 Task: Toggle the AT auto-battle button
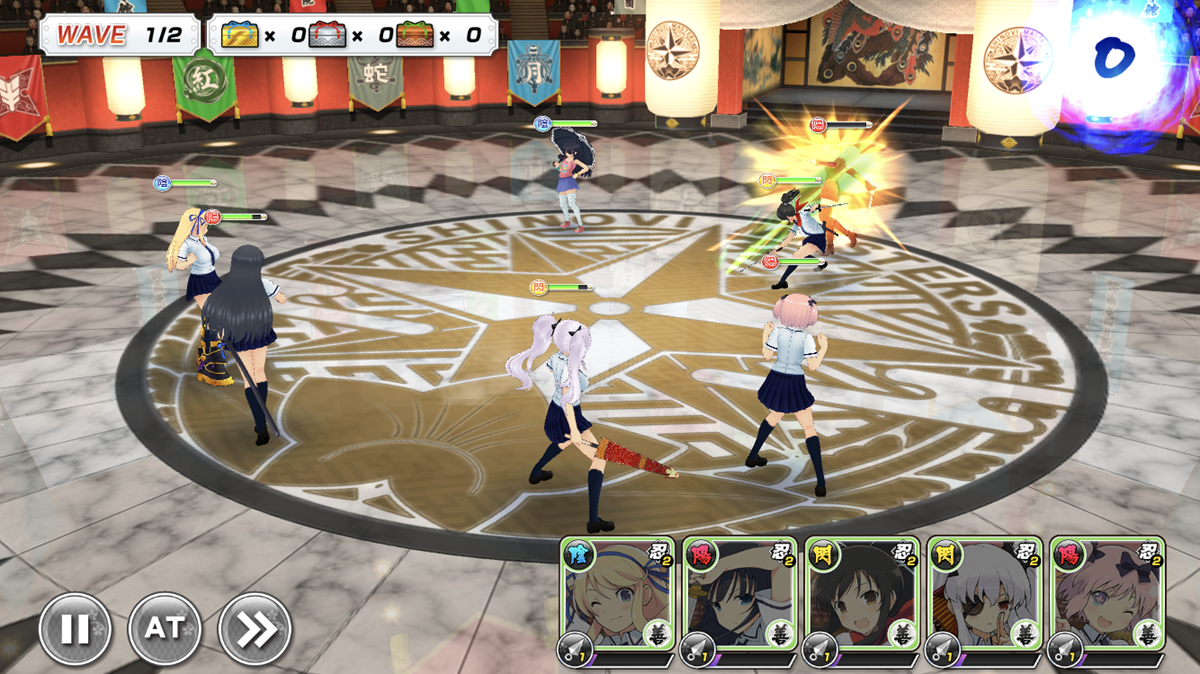tap(164, 629)
